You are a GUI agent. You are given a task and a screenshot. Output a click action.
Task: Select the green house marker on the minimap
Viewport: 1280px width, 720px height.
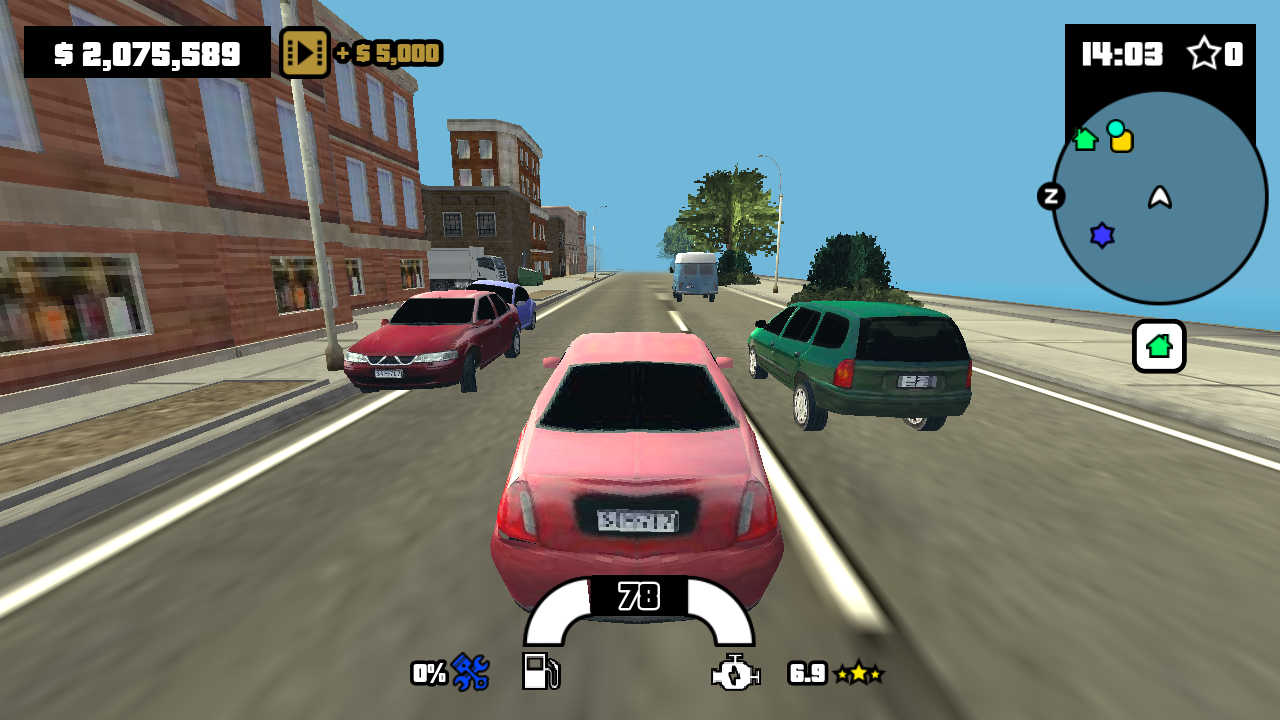click(x=1087, y=141)
